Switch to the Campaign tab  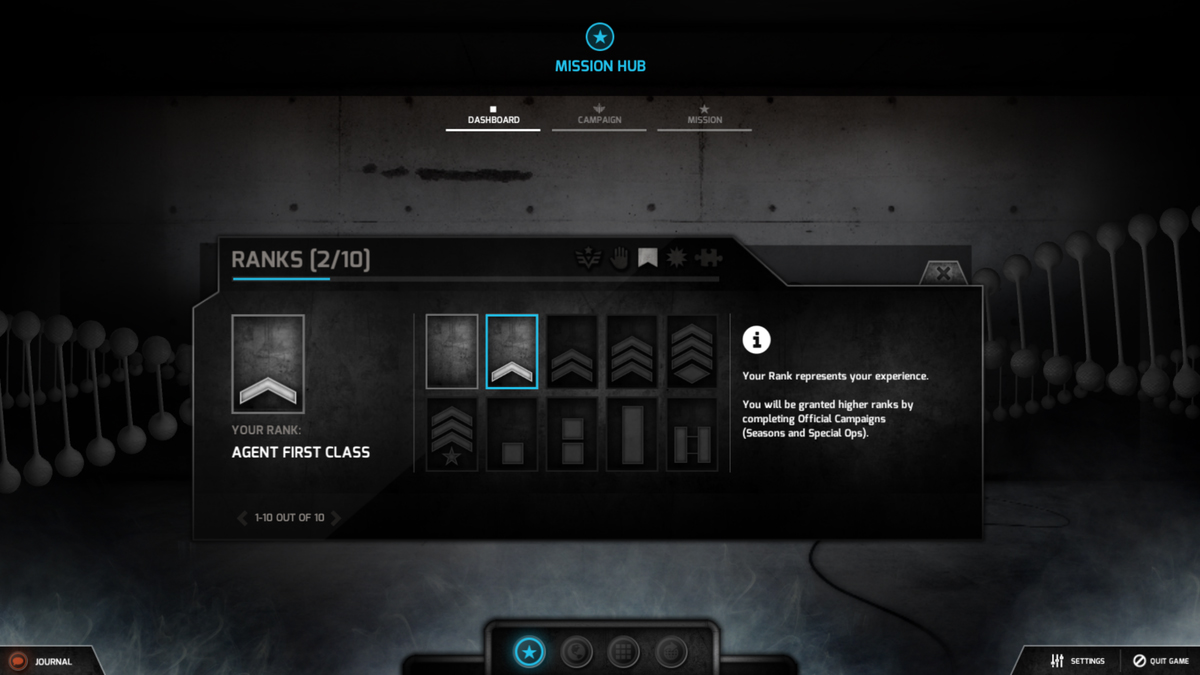[x=599, y=116]
